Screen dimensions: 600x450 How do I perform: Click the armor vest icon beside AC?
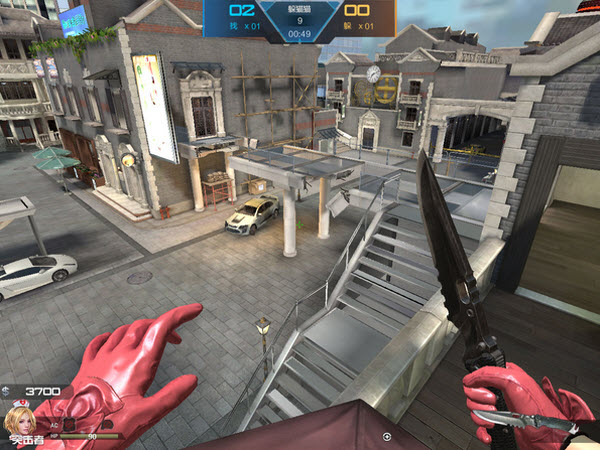pyautogui.click(x=69, y=425)
